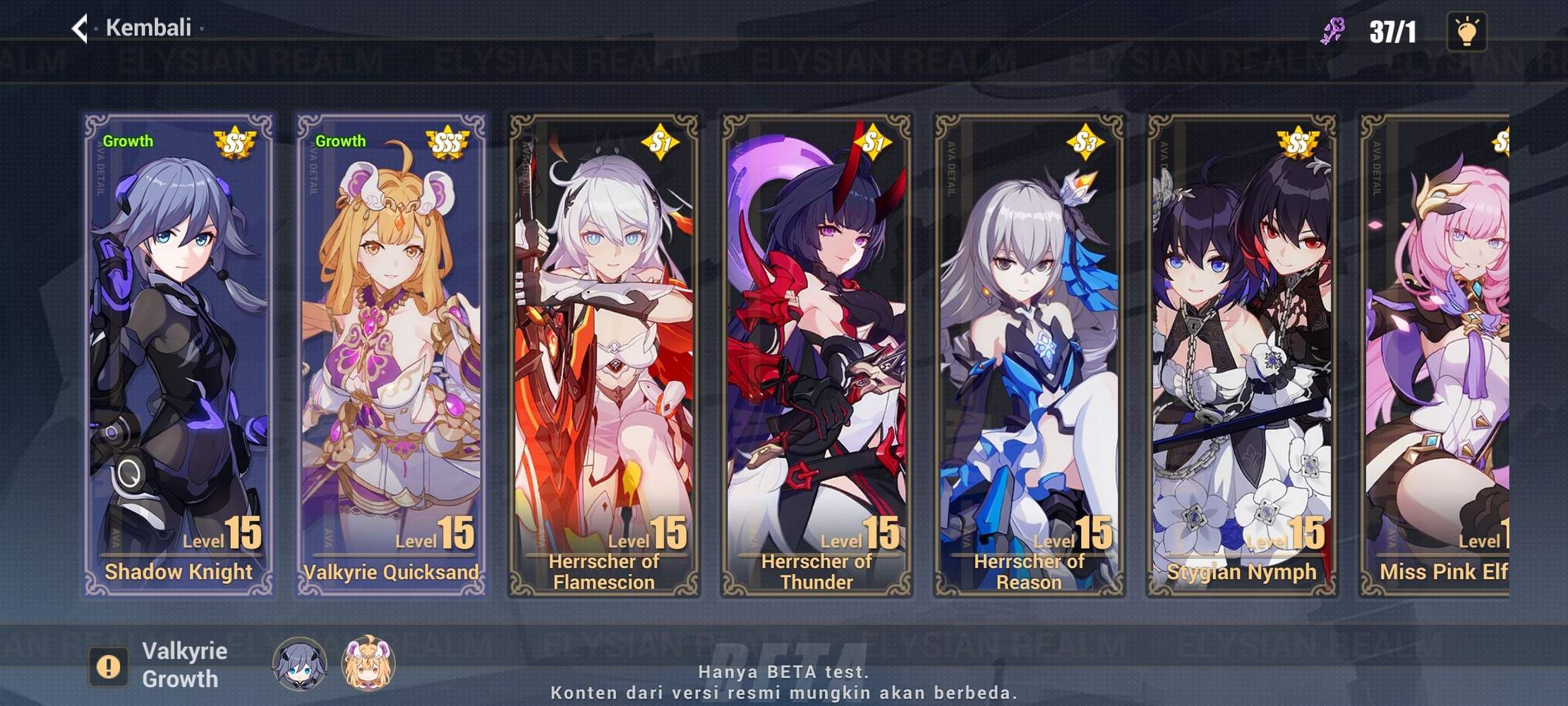Toggle the Growth tag on Valkyrie Quicksand

[341, 140]
